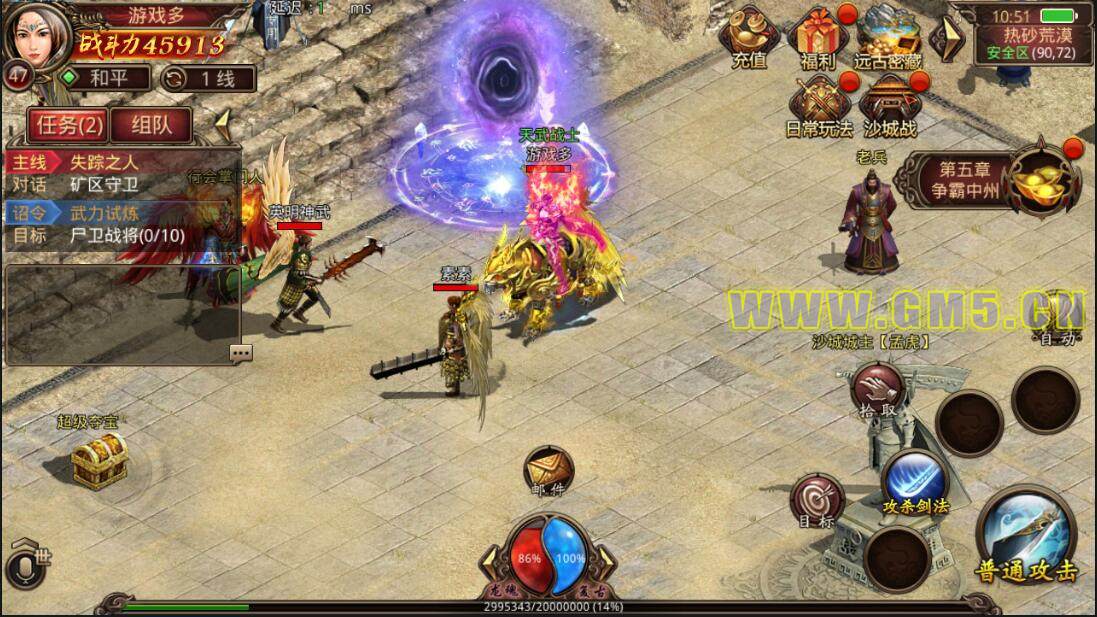This screenshot has width=1097, height=617.
Task: Switch to the 组队 team tab
Action: 151,125
